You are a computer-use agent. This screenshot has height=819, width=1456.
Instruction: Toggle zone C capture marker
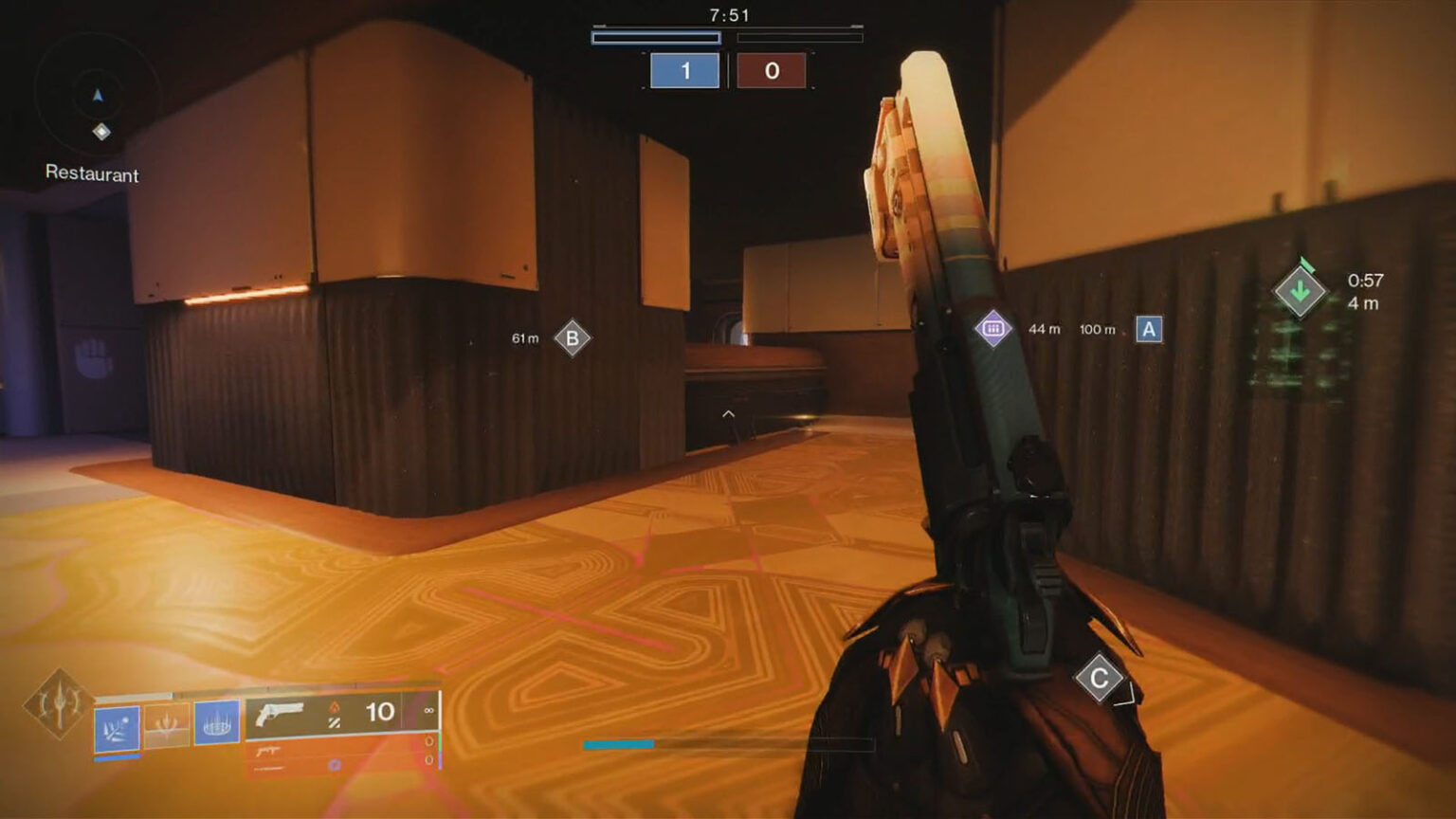click(x=1099, y=678)
